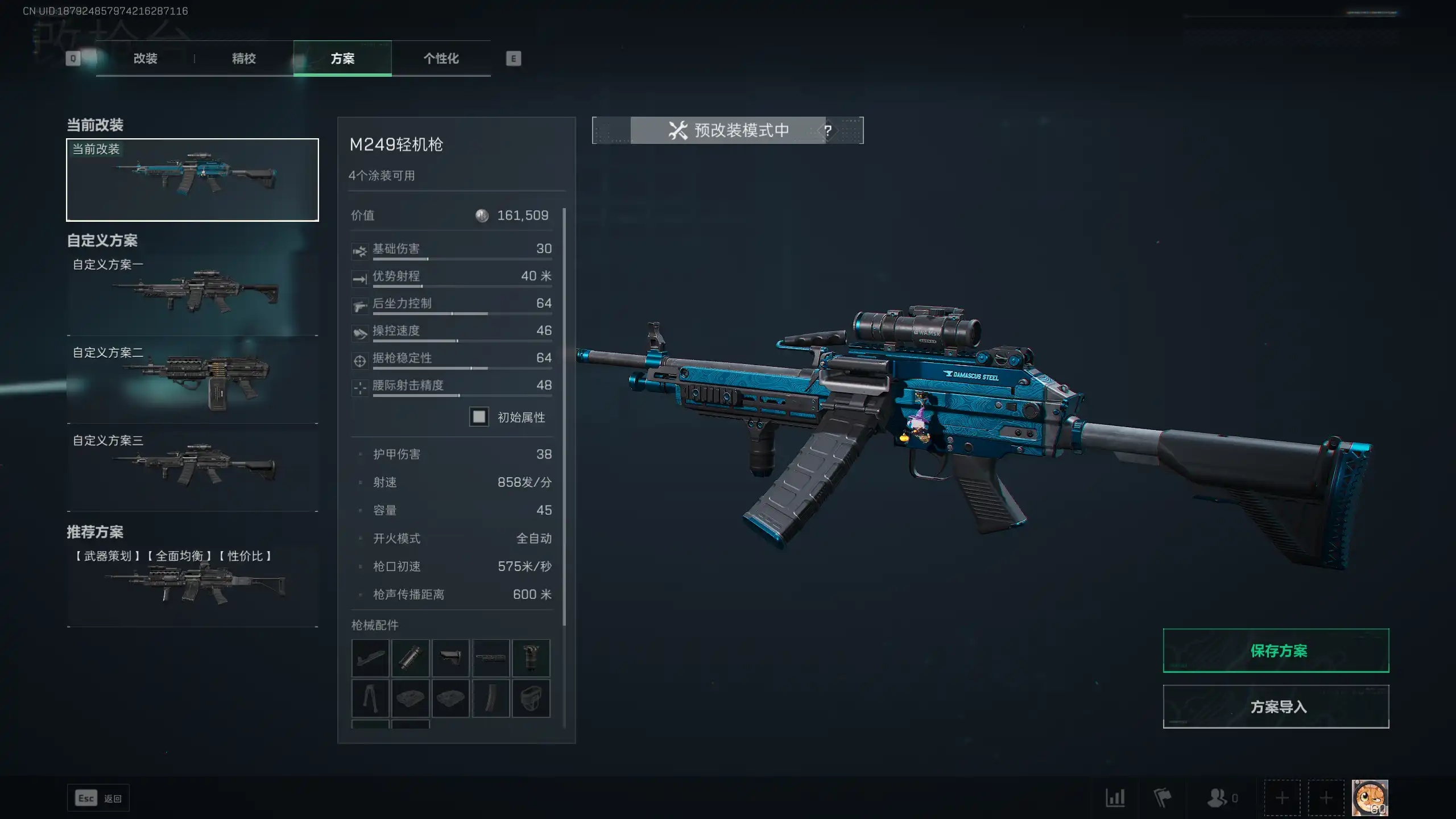Select the vertical foregrip attachment slot
This screenshot has height=819, width=1456.
pos(531,658)
